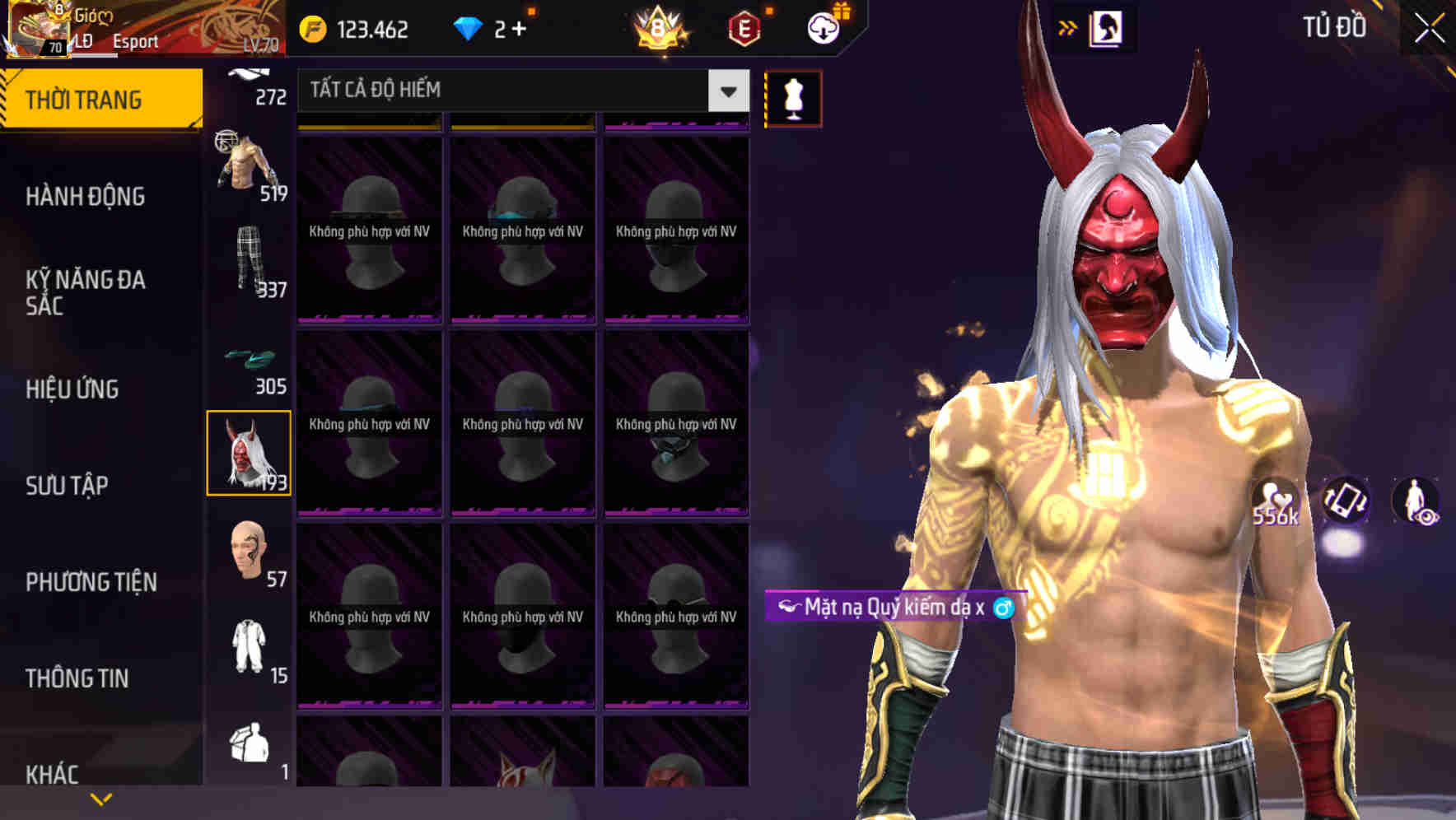The height and width of the screenshot is (820, 1456).
Task: Expand the sidebar bottom chevron
Action: click(x=100, y=797)
